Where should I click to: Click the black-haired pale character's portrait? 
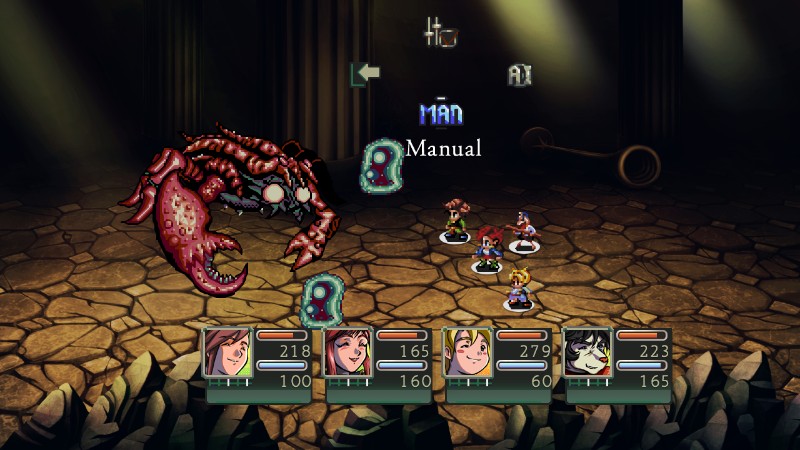pos(587,352)
